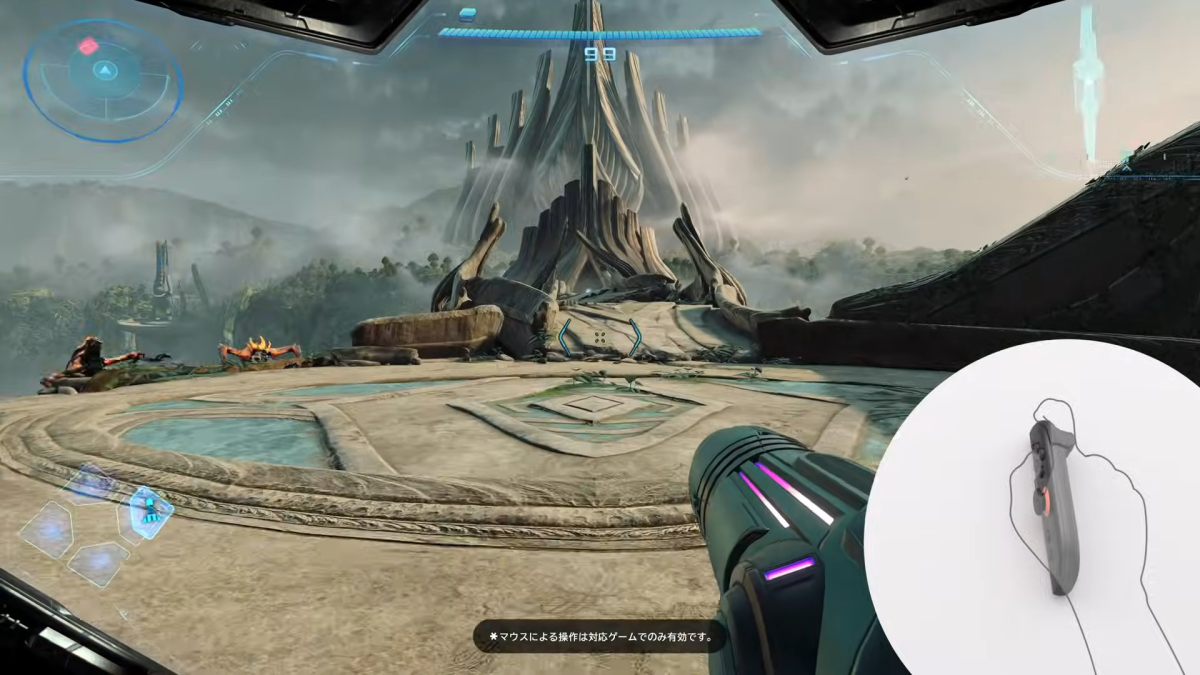Select the highlighted cyan hexagon selector slot
Viewport: 1200px width, 675px height.
[x=147, y=512]
